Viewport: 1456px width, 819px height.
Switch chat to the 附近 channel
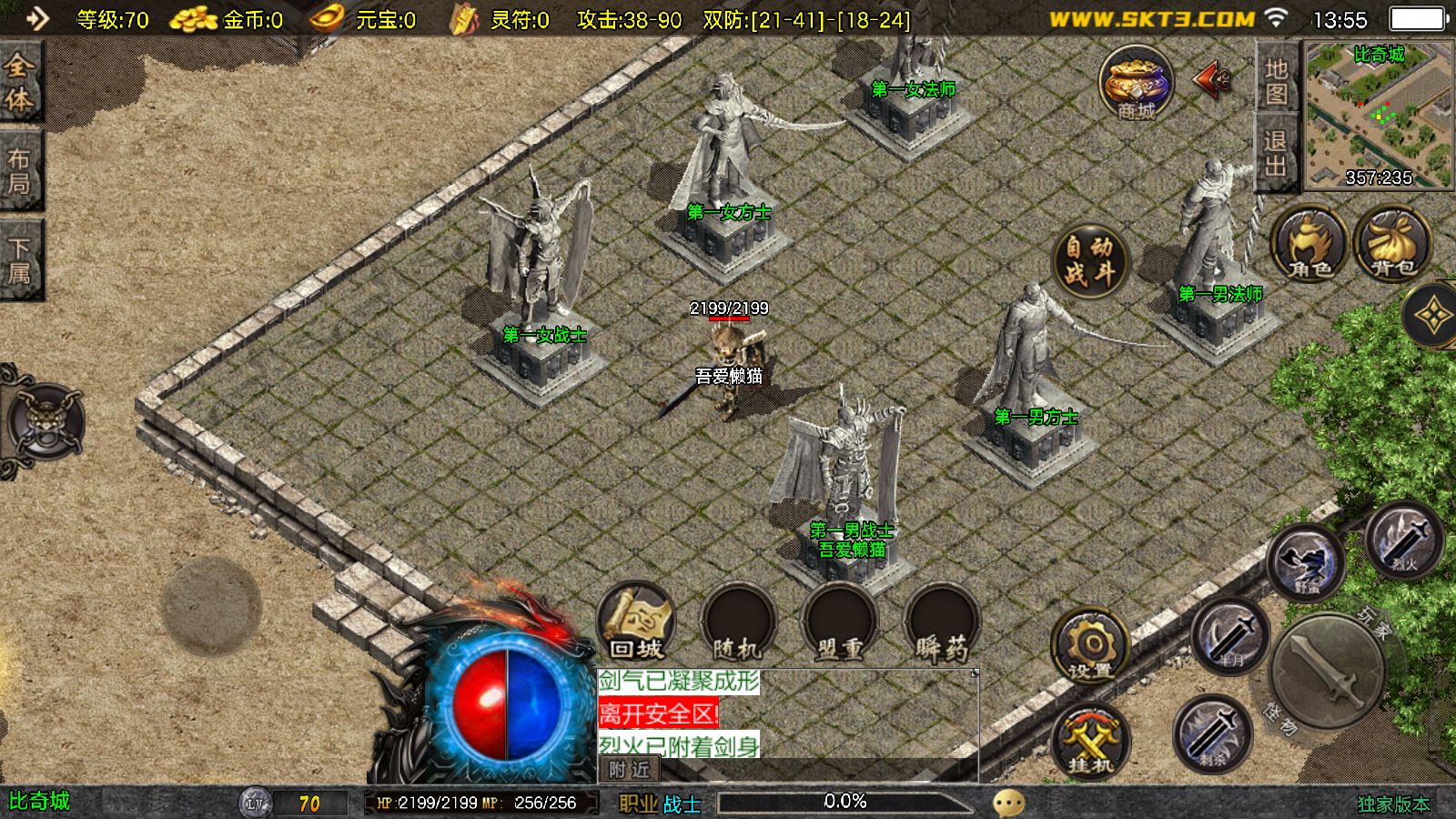pyautogui.click(x=630, y=770)
